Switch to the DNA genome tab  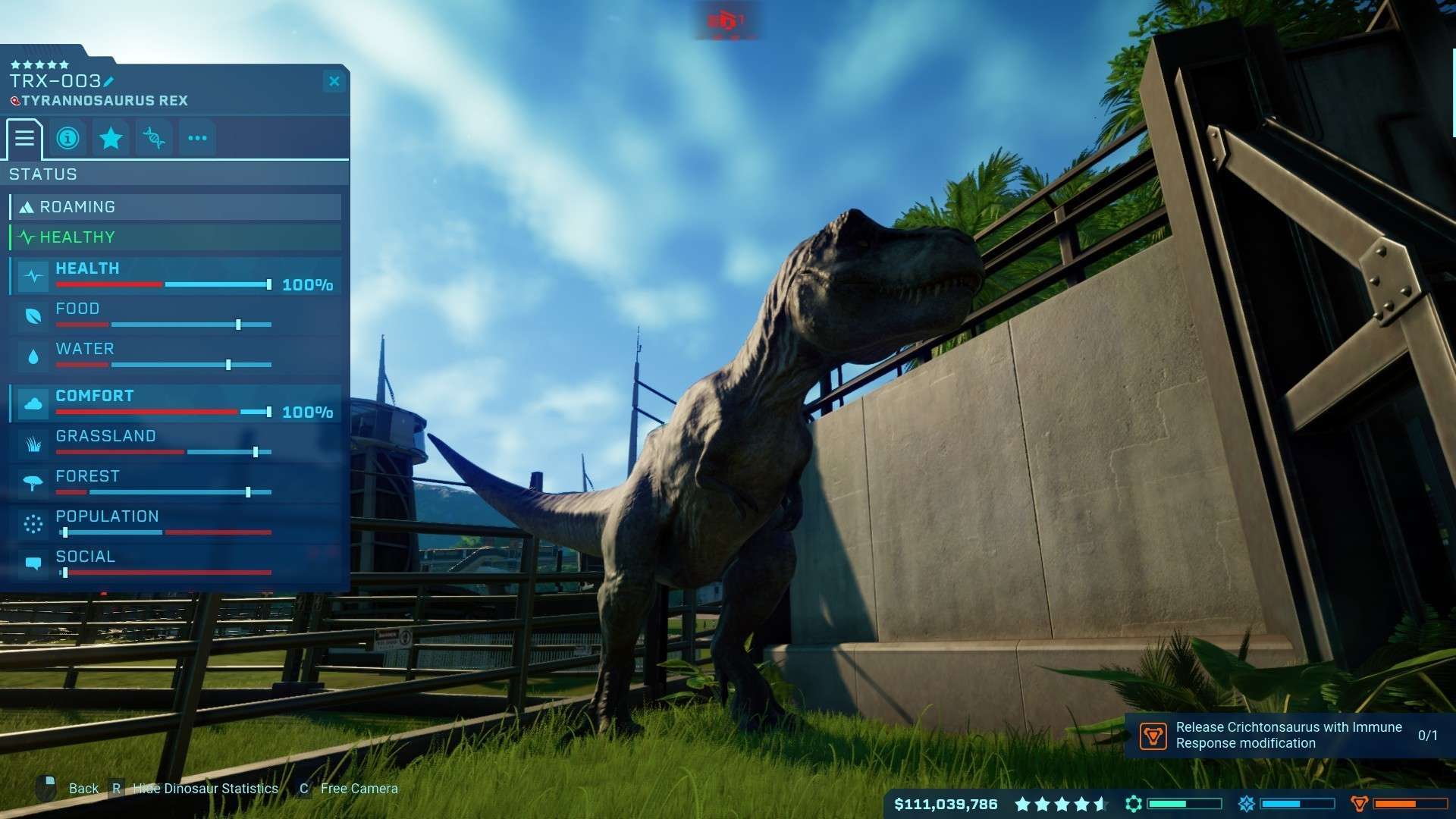click(x=154, y=138)
